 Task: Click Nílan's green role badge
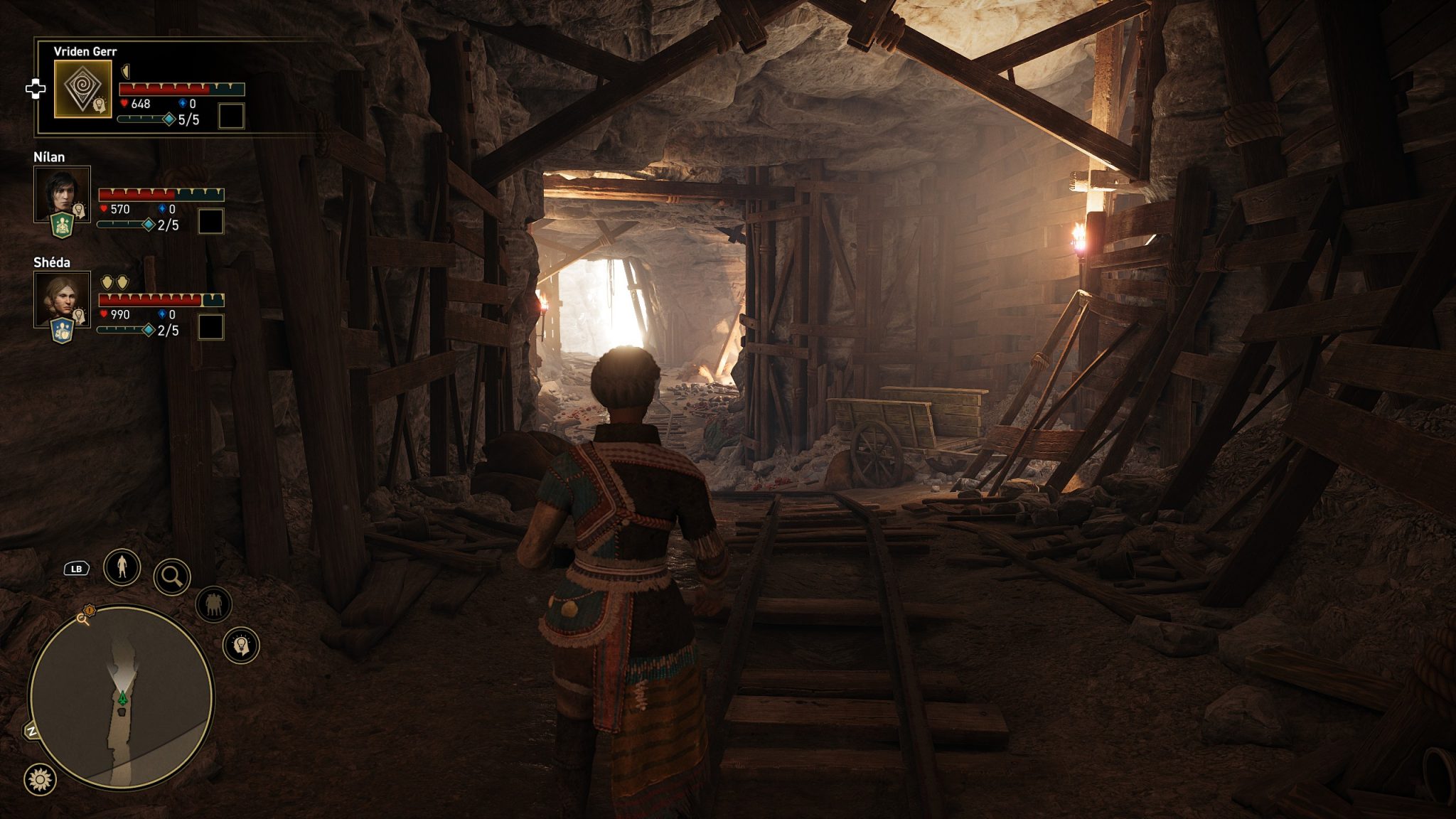[63, 225]
